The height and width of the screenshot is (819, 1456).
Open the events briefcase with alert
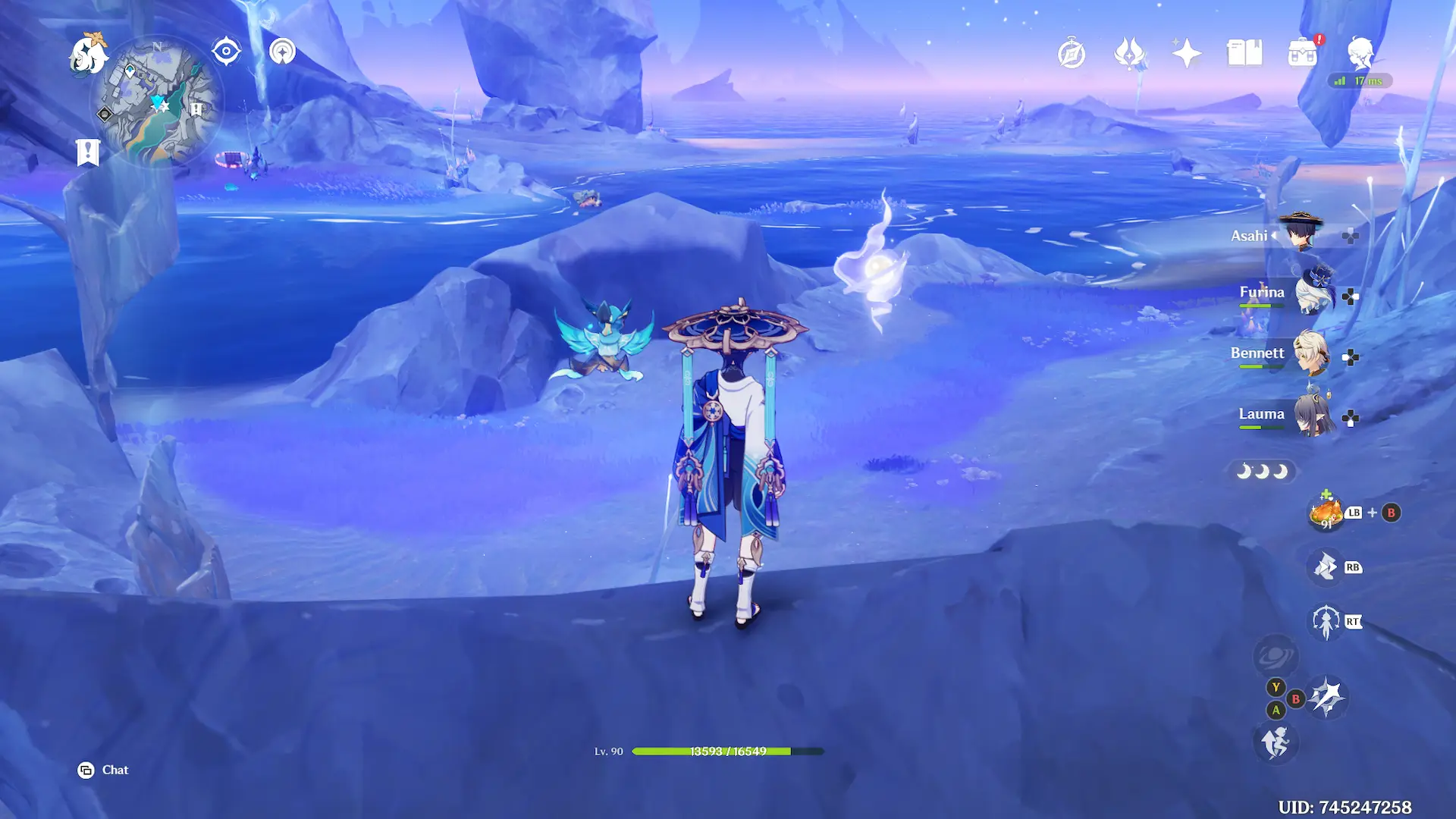pos(1302,53)
